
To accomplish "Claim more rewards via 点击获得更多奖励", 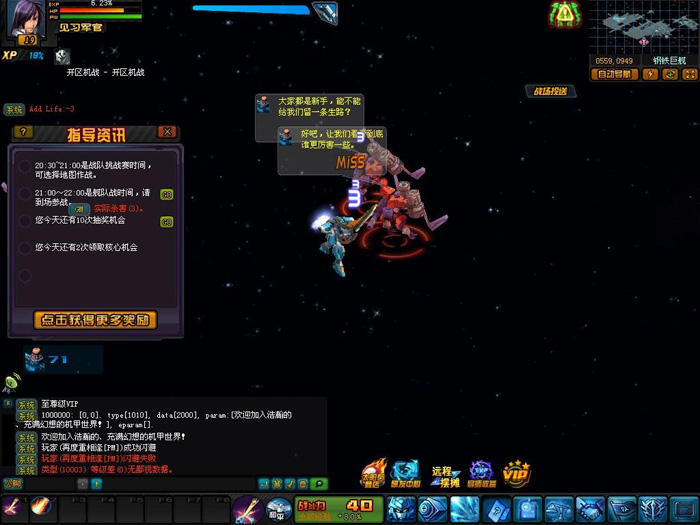I will coord(95,320).
